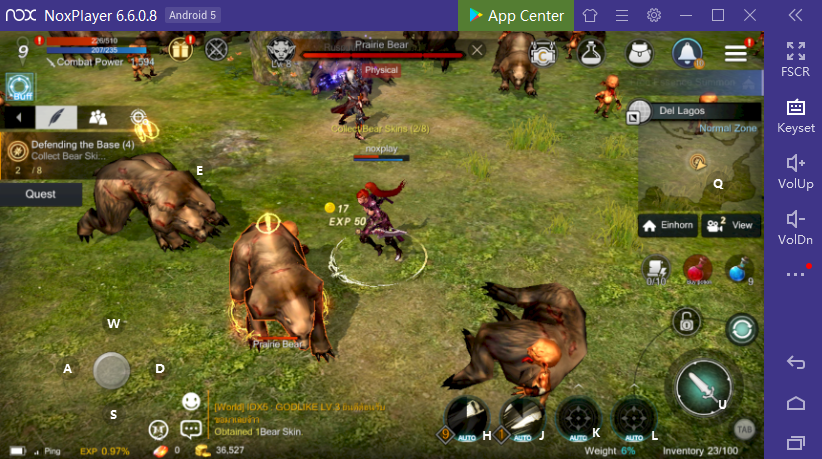Open the potion flask menu
Image resolution: width=822 pixels, height=459 pixels.
click(592, 53)
